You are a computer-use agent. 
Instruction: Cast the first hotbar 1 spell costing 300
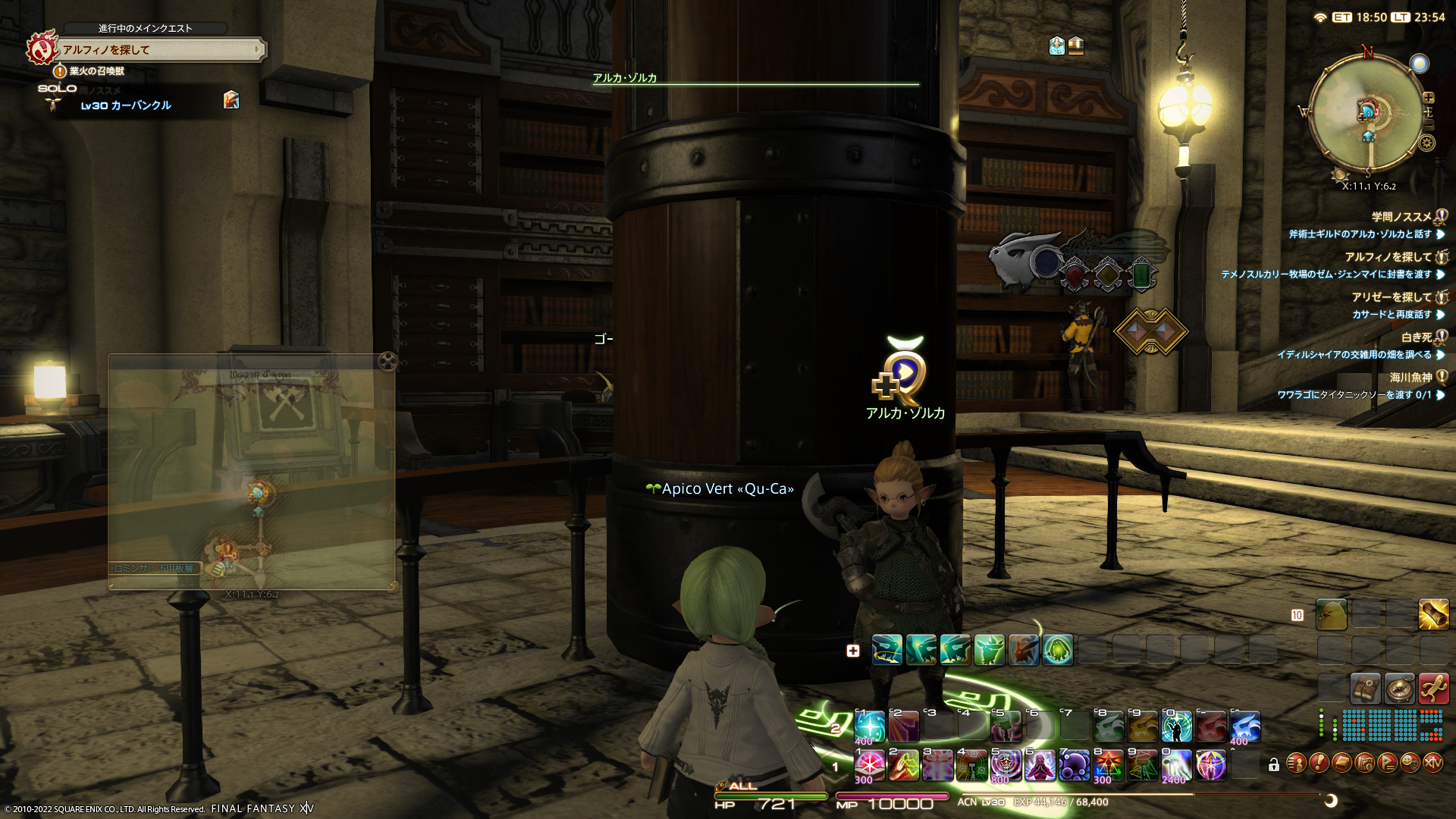870,765
